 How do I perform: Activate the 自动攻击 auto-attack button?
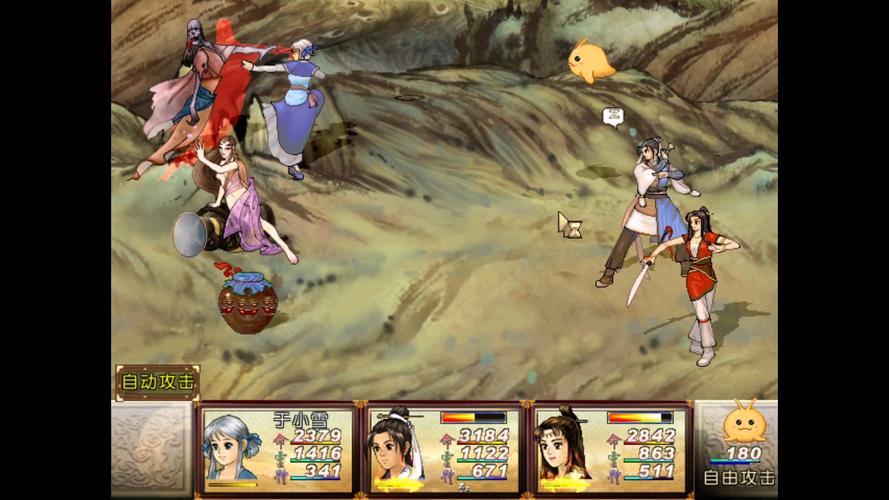[158, 382]
